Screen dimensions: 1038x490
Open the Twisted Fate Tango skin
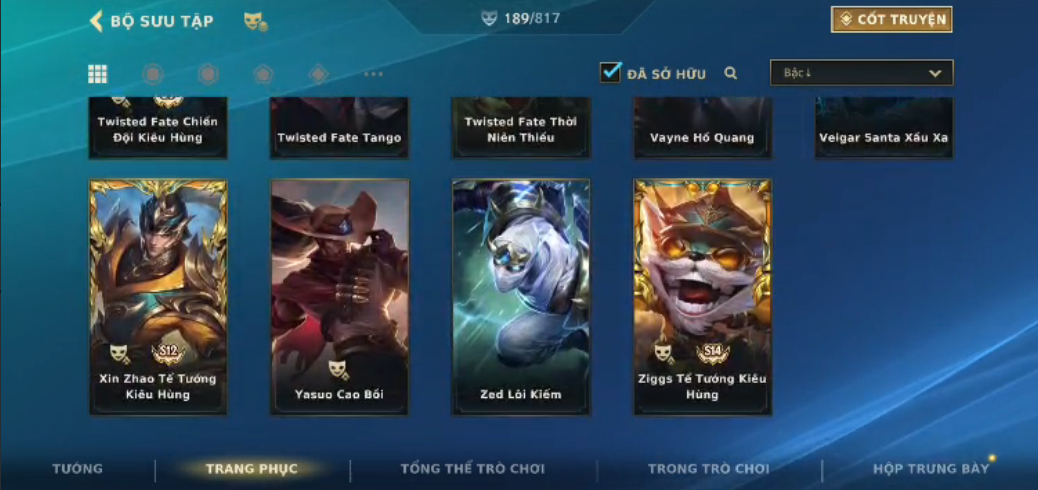(339, 129)
